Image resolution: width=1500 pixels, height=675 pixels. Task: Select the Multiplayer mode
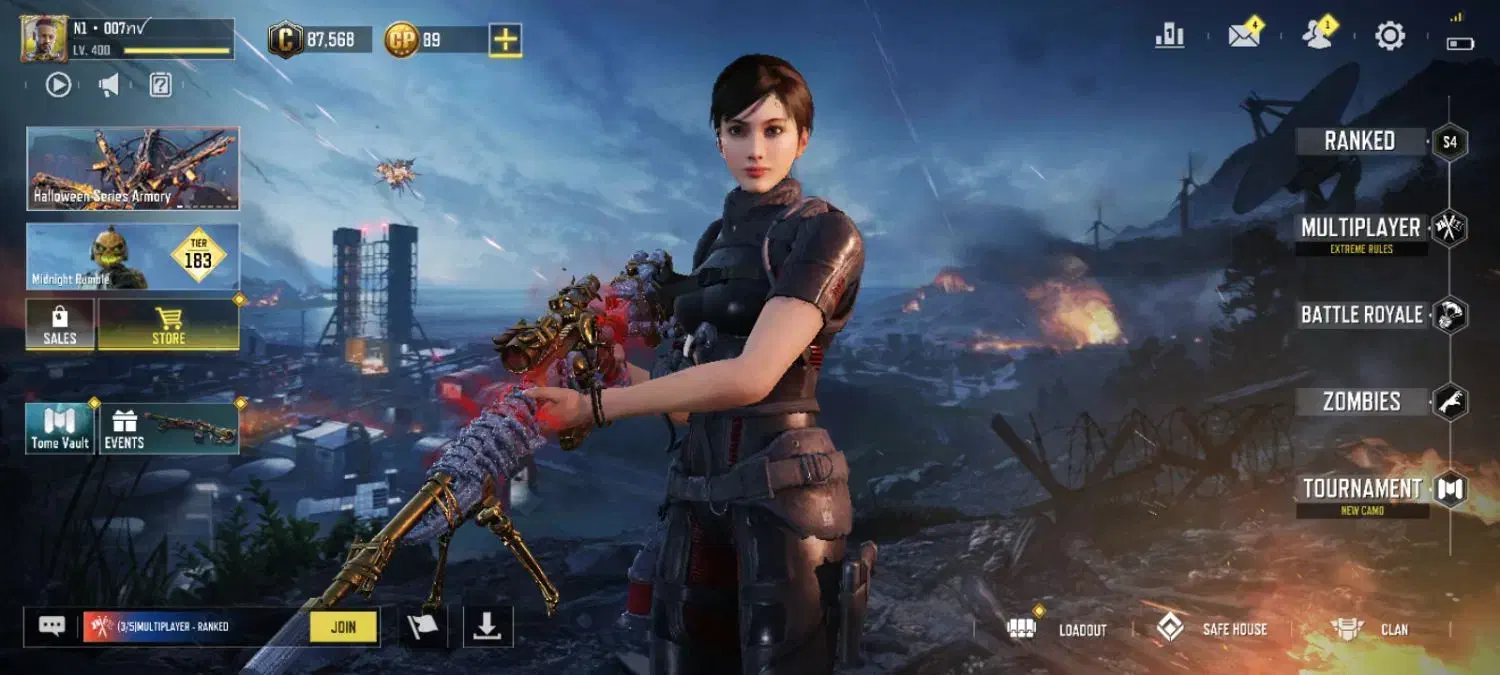[x=1361, y=228]
